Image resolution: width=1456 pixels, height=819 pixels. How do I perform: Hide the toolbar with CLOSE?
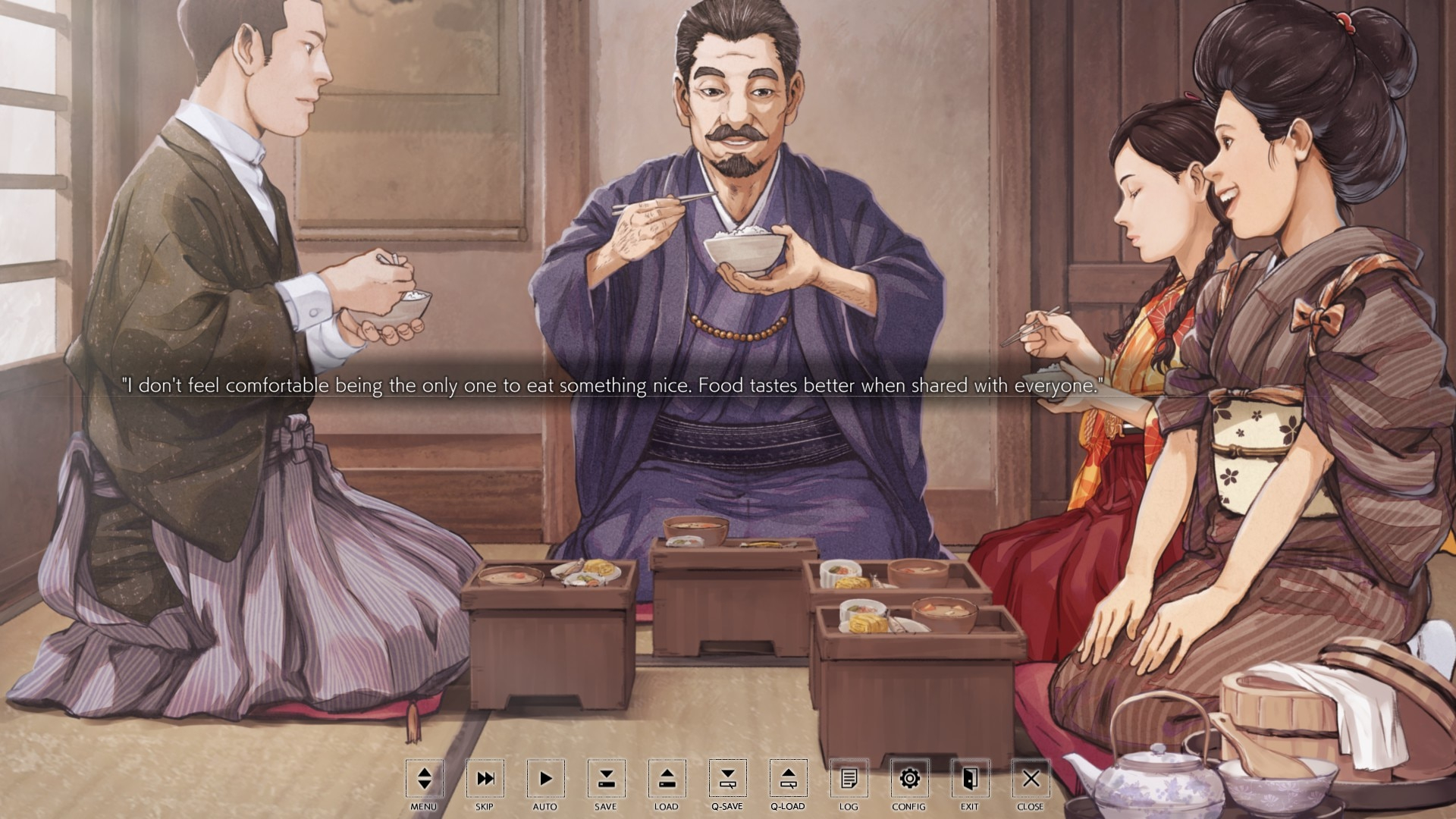tap(1031, 779)
